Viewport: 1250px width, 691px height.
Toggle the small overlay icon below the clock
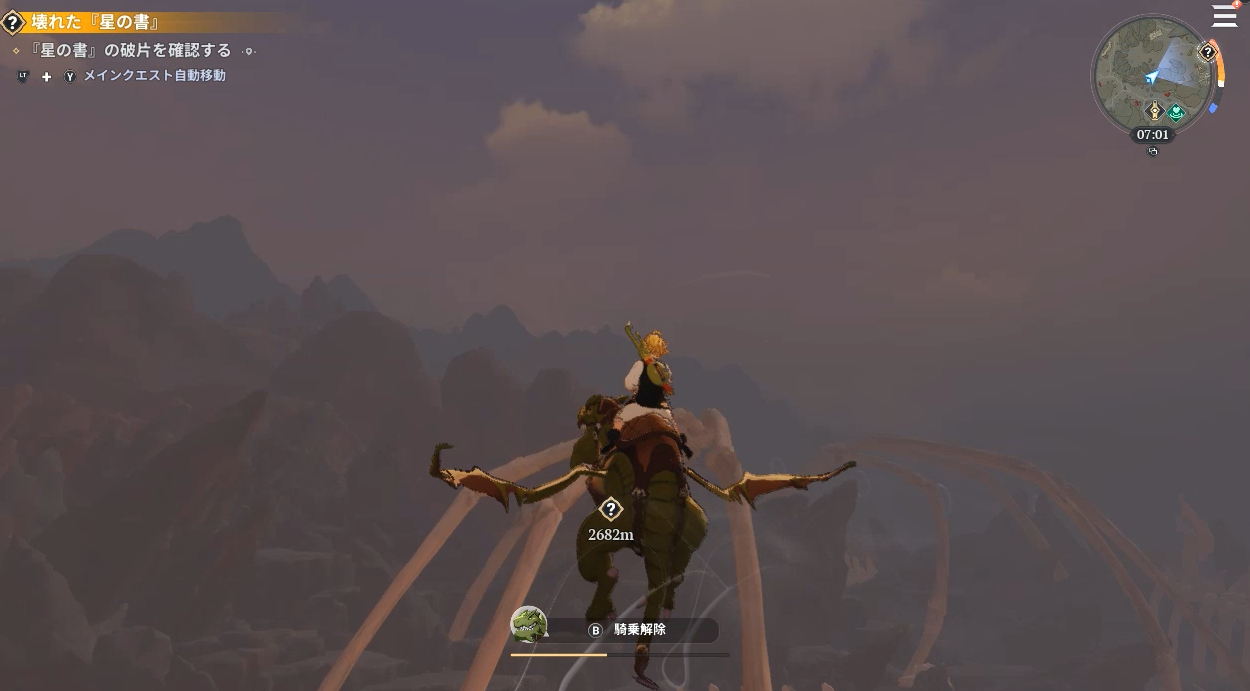[x=1153, y=152]
